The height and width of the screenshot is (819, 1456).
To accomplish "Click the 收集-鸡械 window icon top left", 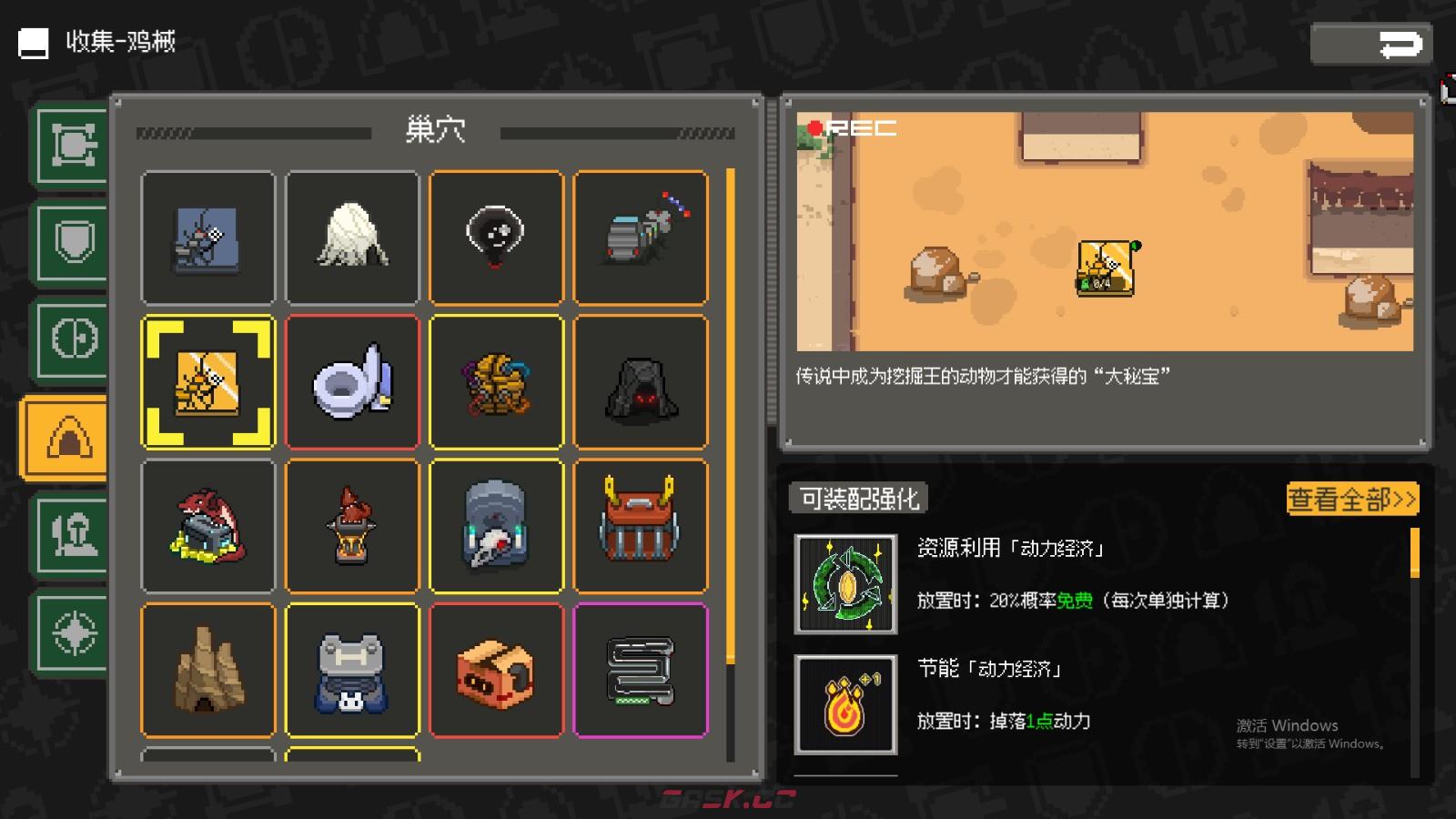I will click(x=32, y=42).
